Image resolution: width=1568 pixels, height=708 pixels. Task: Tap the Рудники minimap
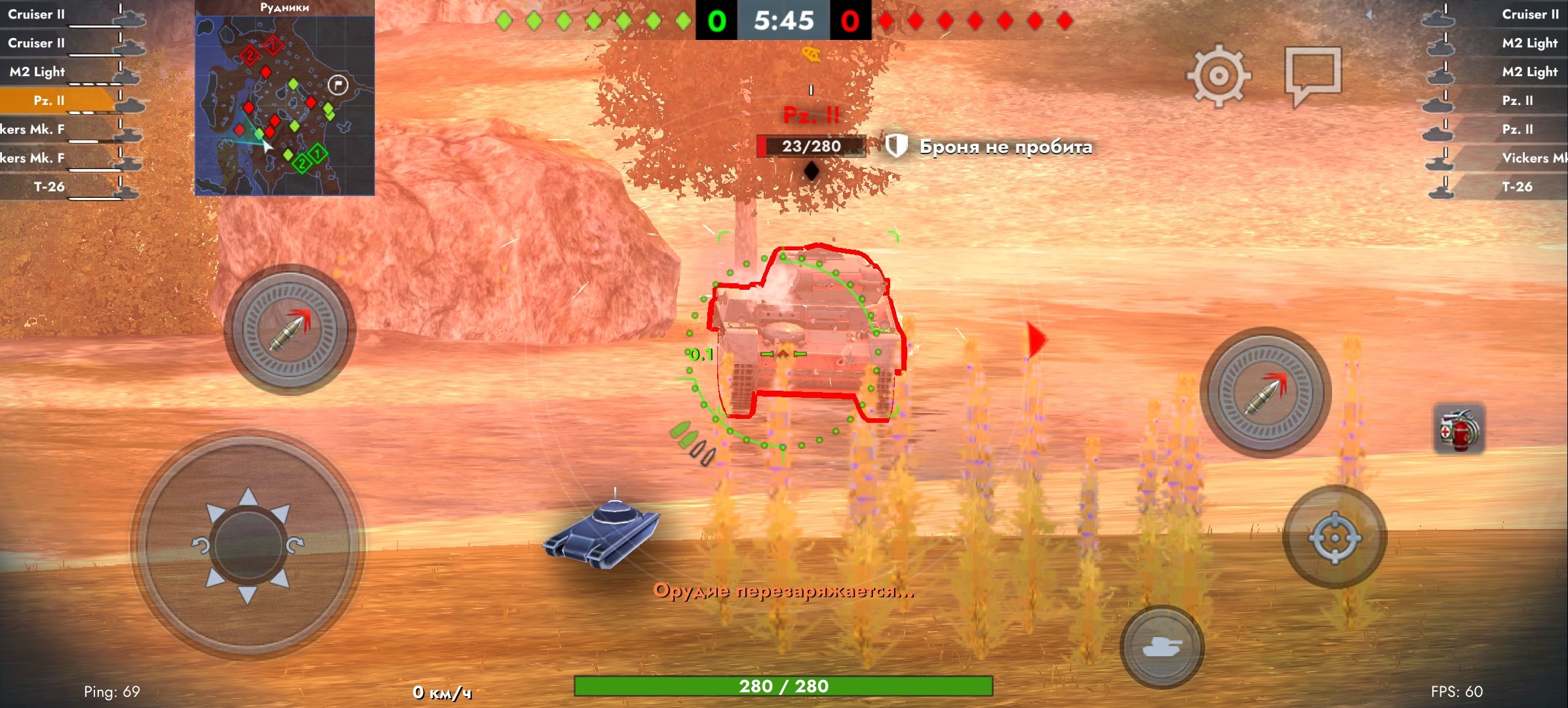[284, 105]
